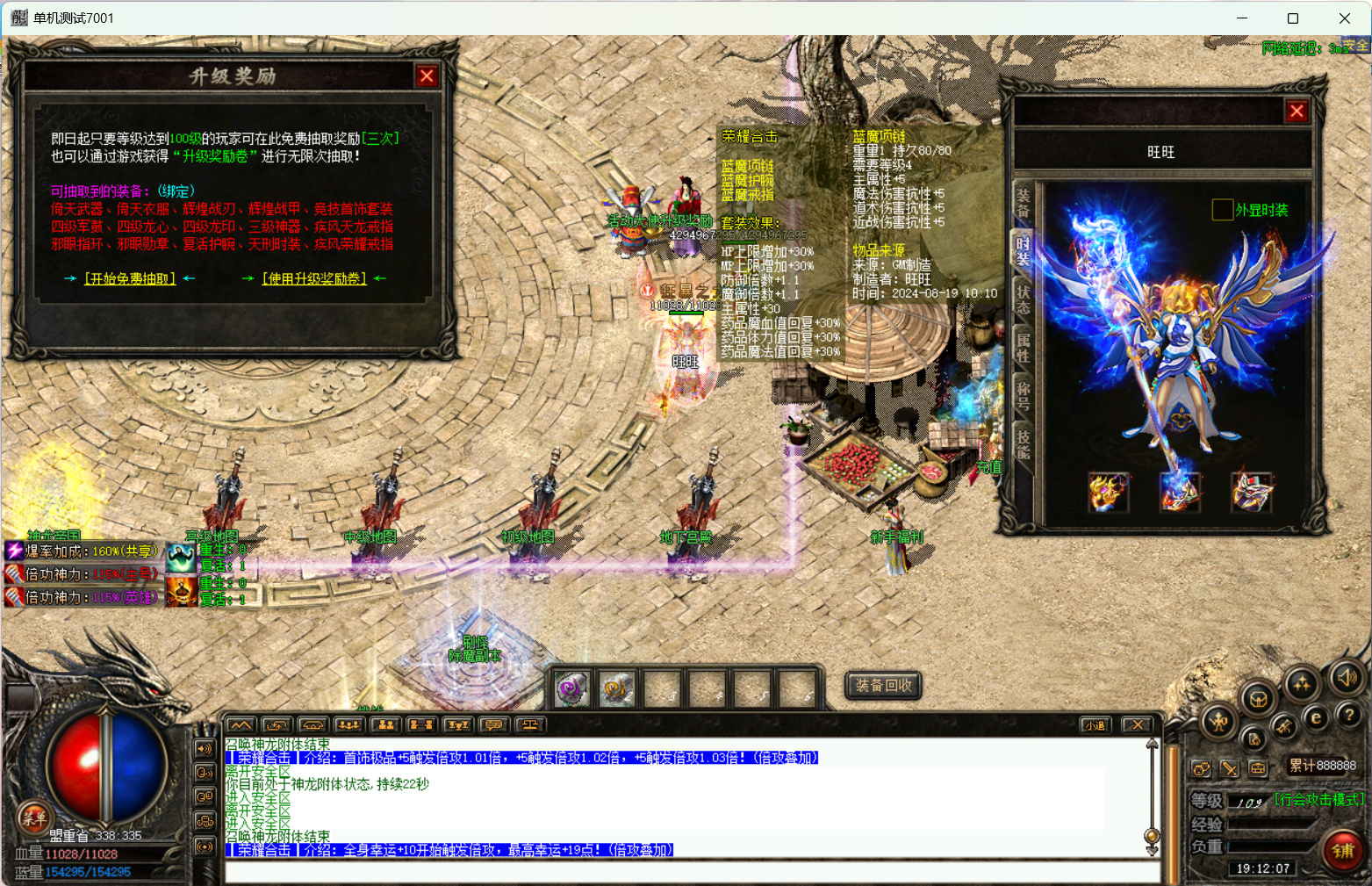Close the 旺旺 character panel
The width and height of the screenshot is (1372, 886).
point(1297,112)
